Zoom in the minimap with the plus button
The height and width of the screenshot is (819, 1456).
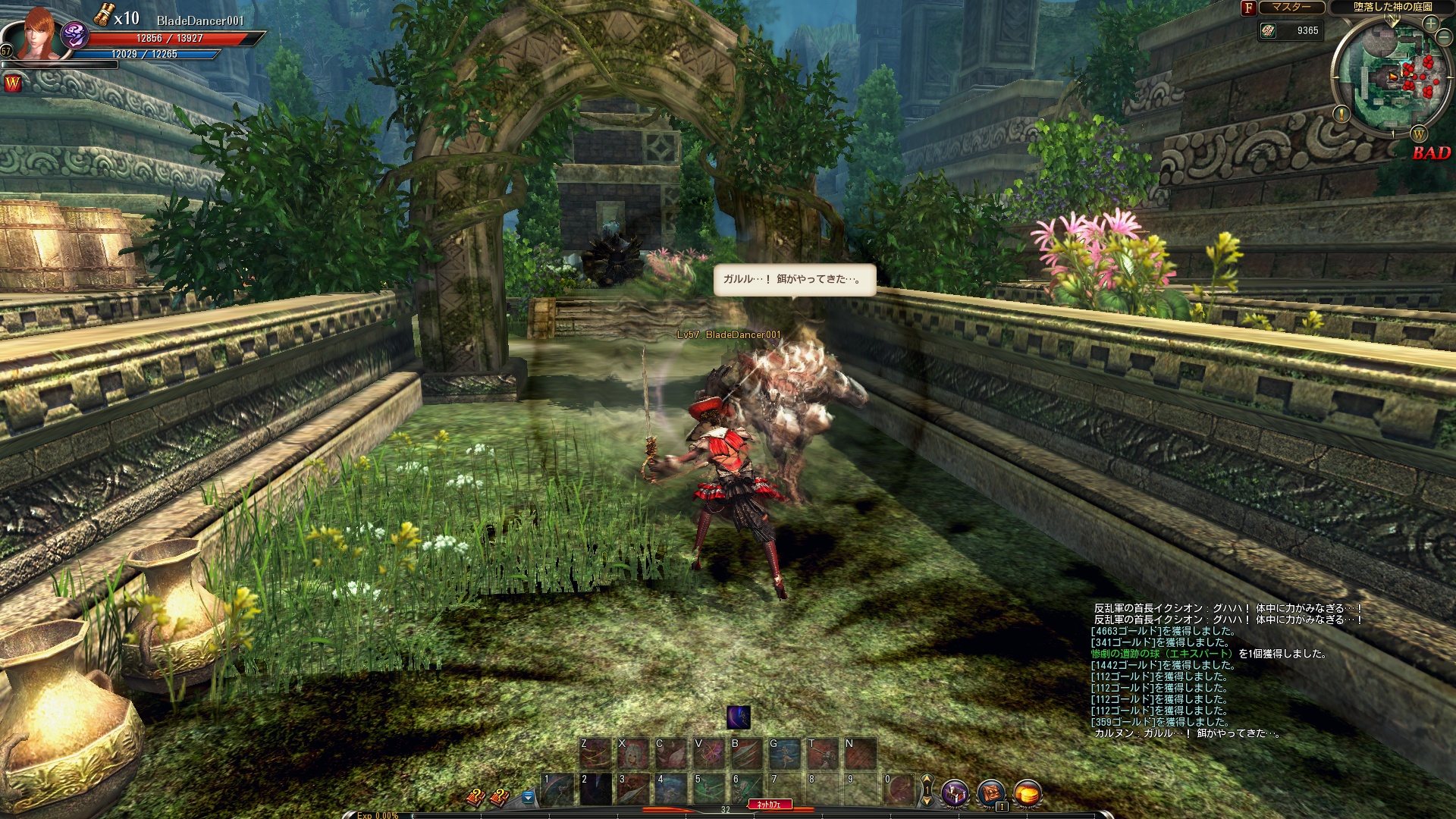[1430, 24]
